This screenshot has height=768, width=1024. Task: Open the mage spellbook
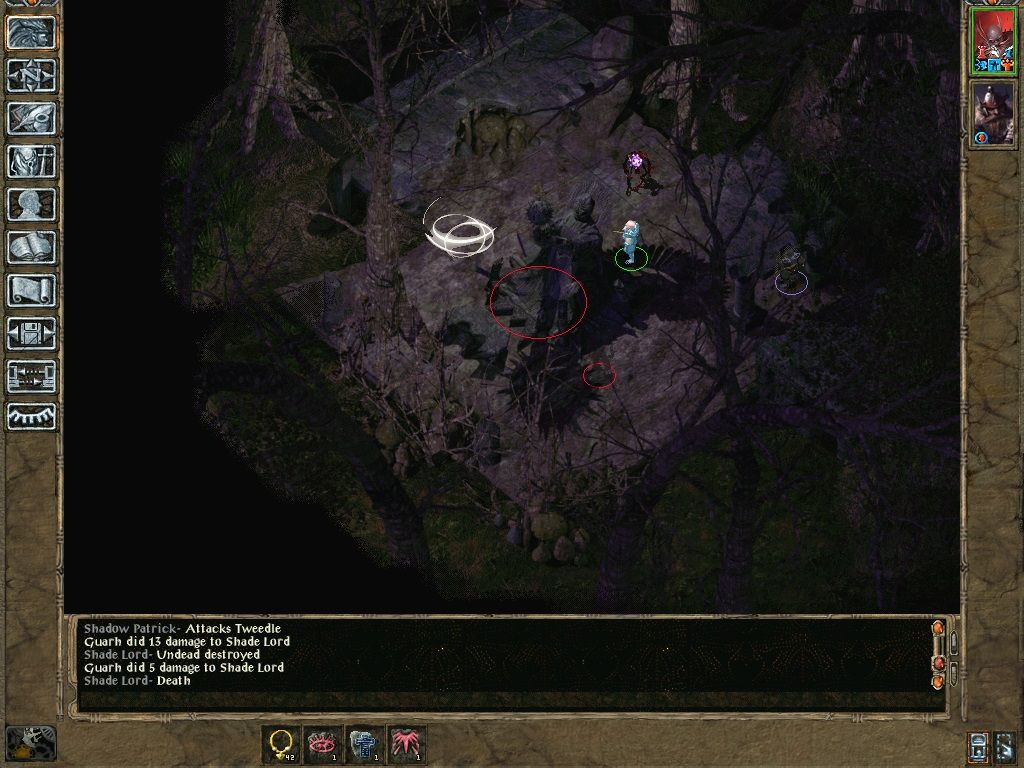31,247
